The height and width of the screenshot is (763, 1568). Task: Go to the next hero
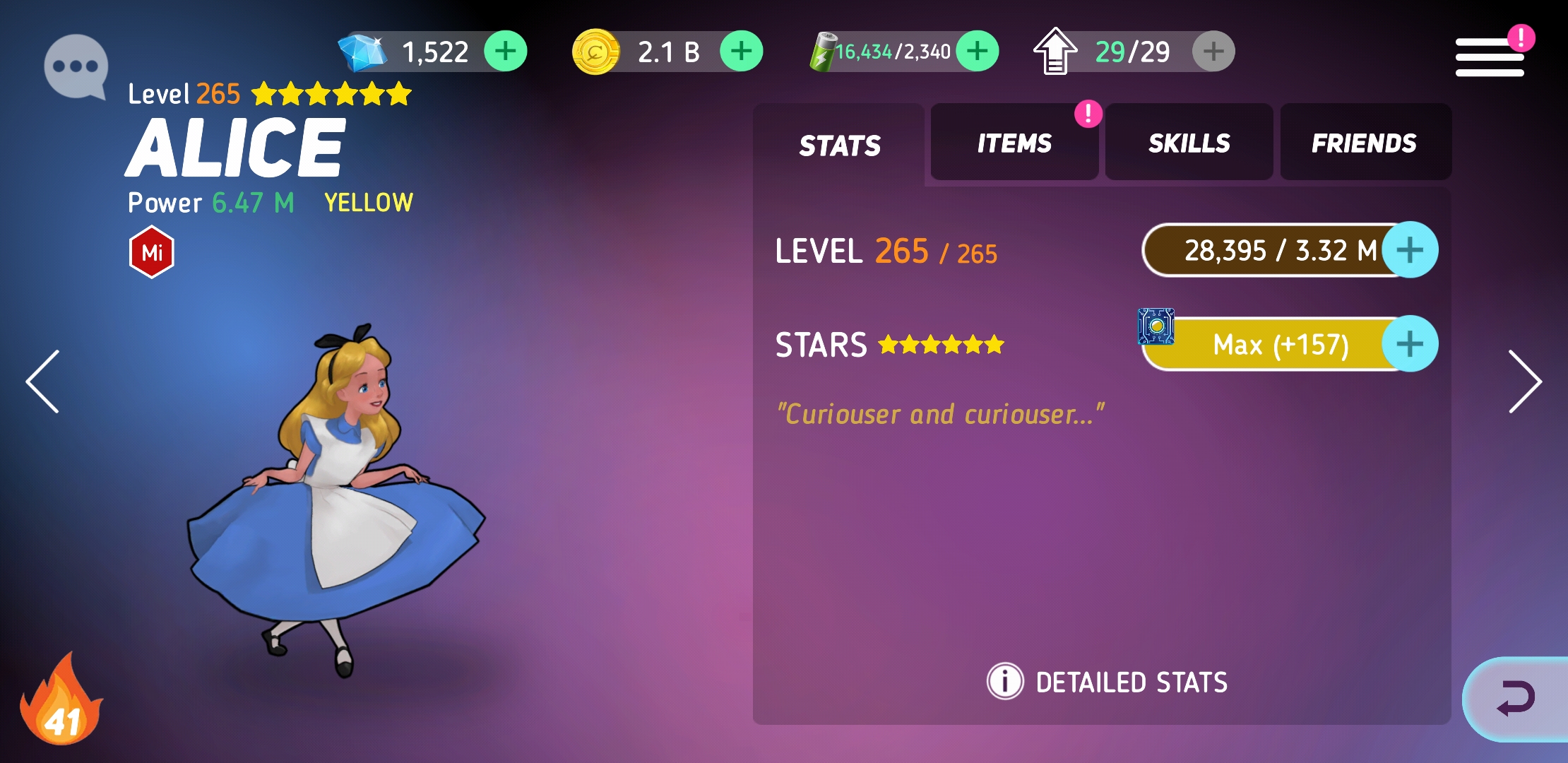pos(1524,381)
